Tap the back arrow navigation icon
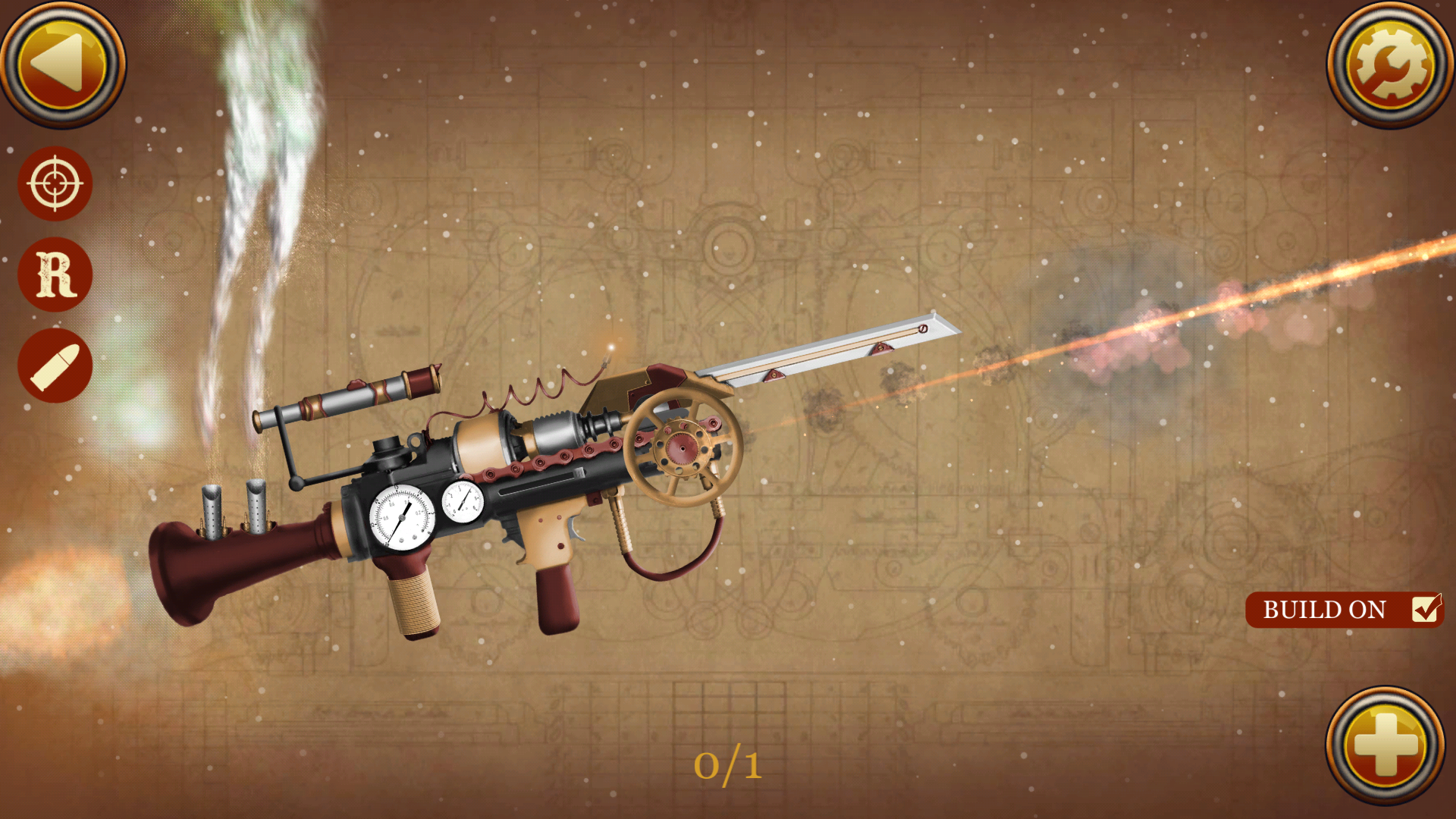This screenshot has height=819, width=1456. pos(64,64)
